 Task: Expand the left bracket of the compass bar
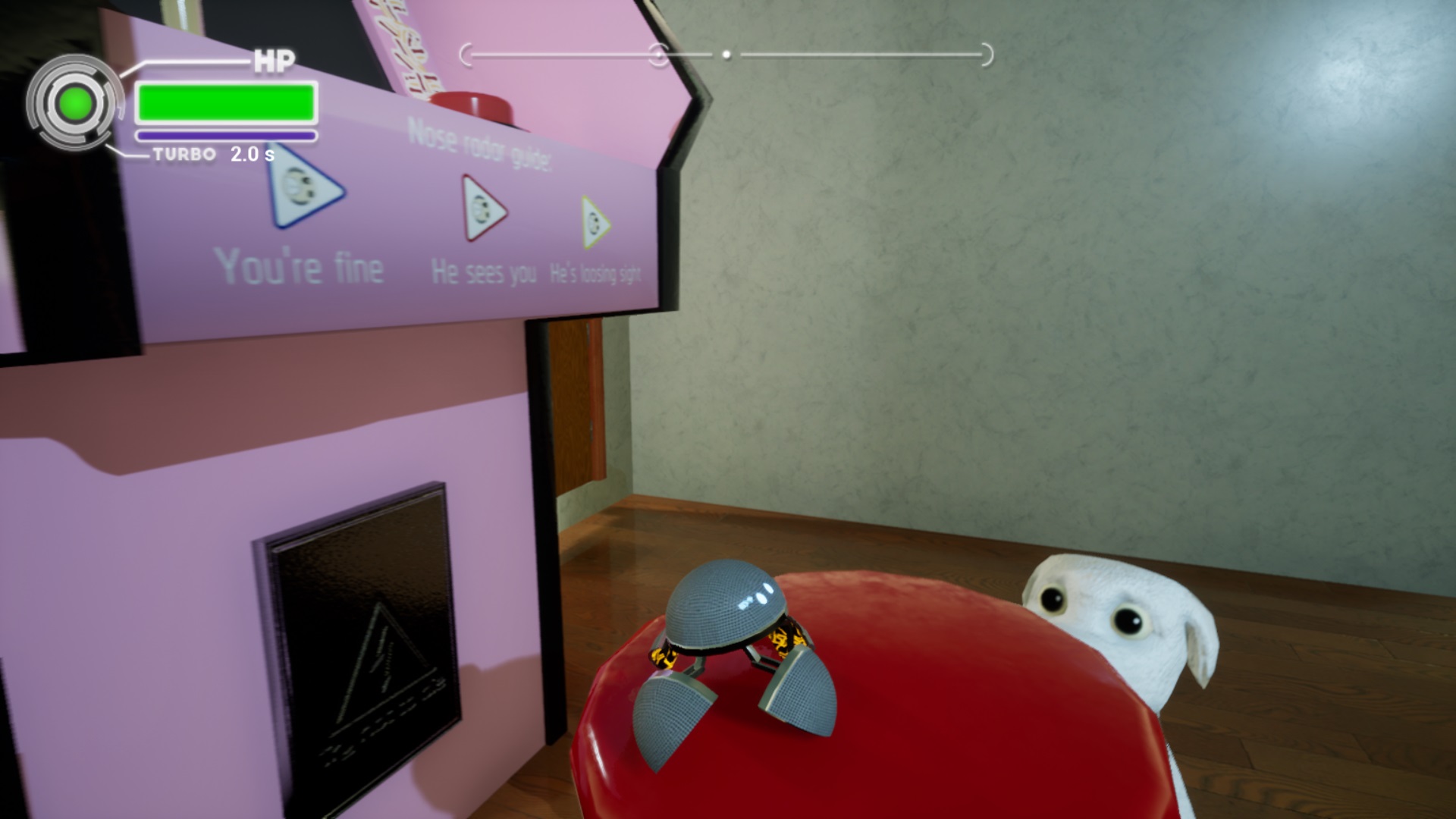click(x=467, y=52)
